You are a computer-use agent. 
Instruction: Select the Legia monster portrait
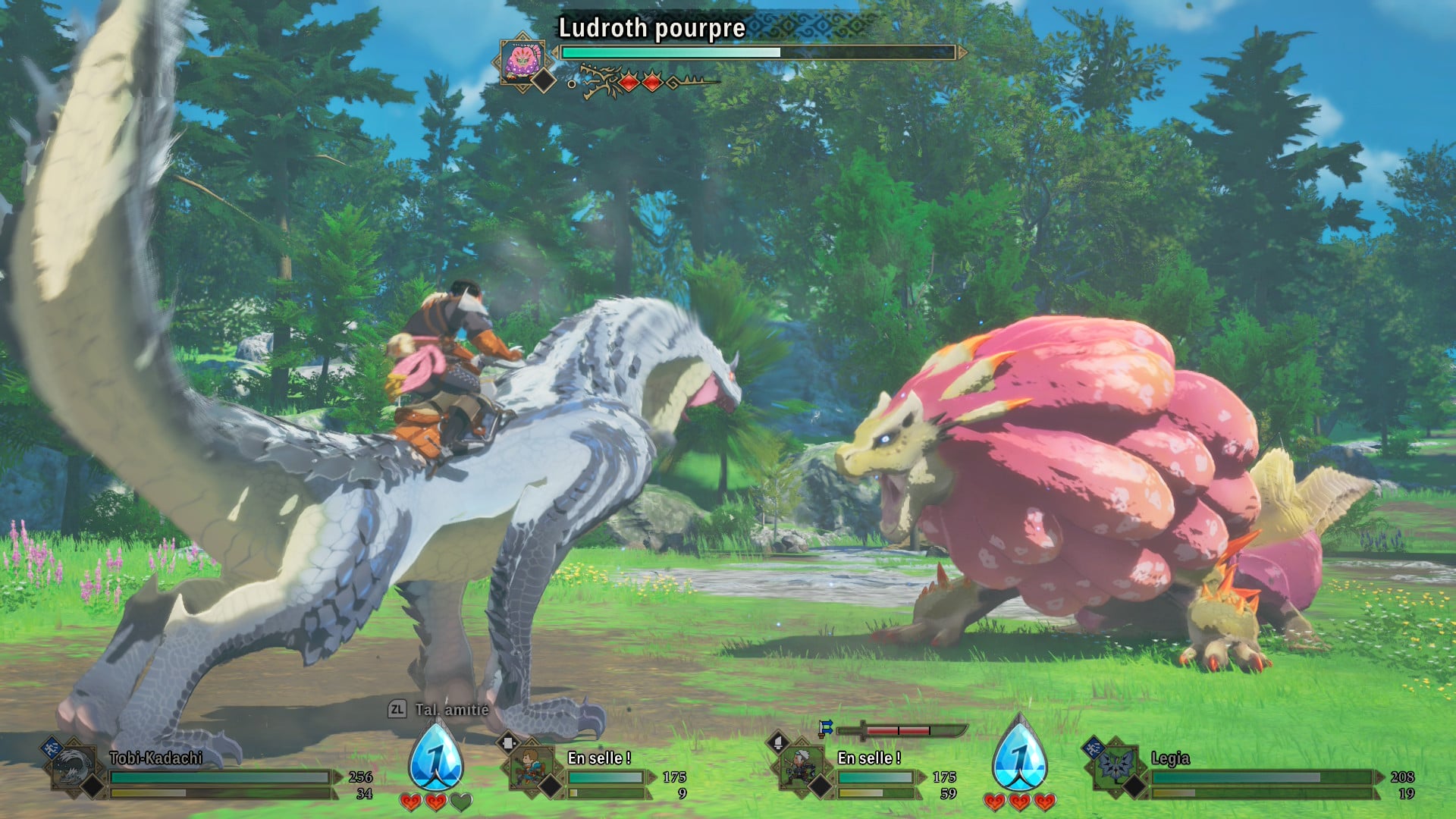click(x=1115, y=767)
